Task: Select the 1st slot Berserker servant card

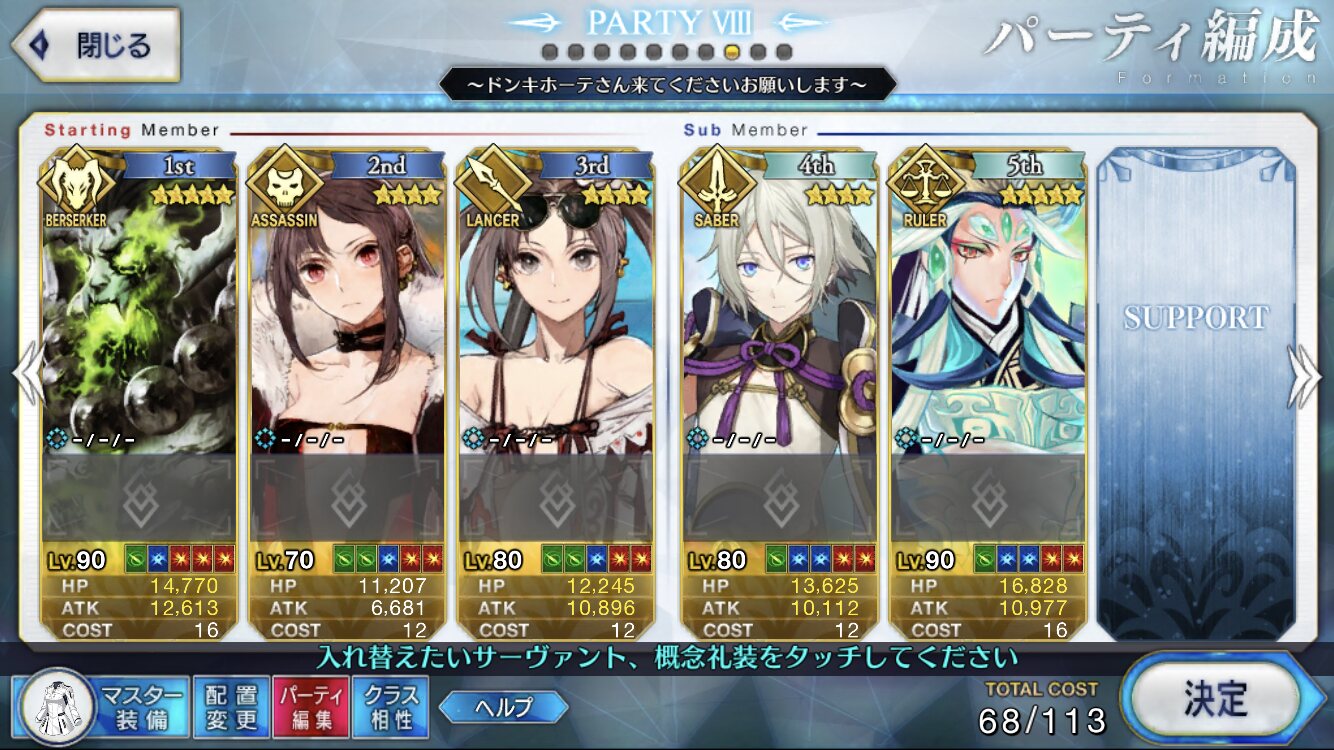Action: pos(139,300)
